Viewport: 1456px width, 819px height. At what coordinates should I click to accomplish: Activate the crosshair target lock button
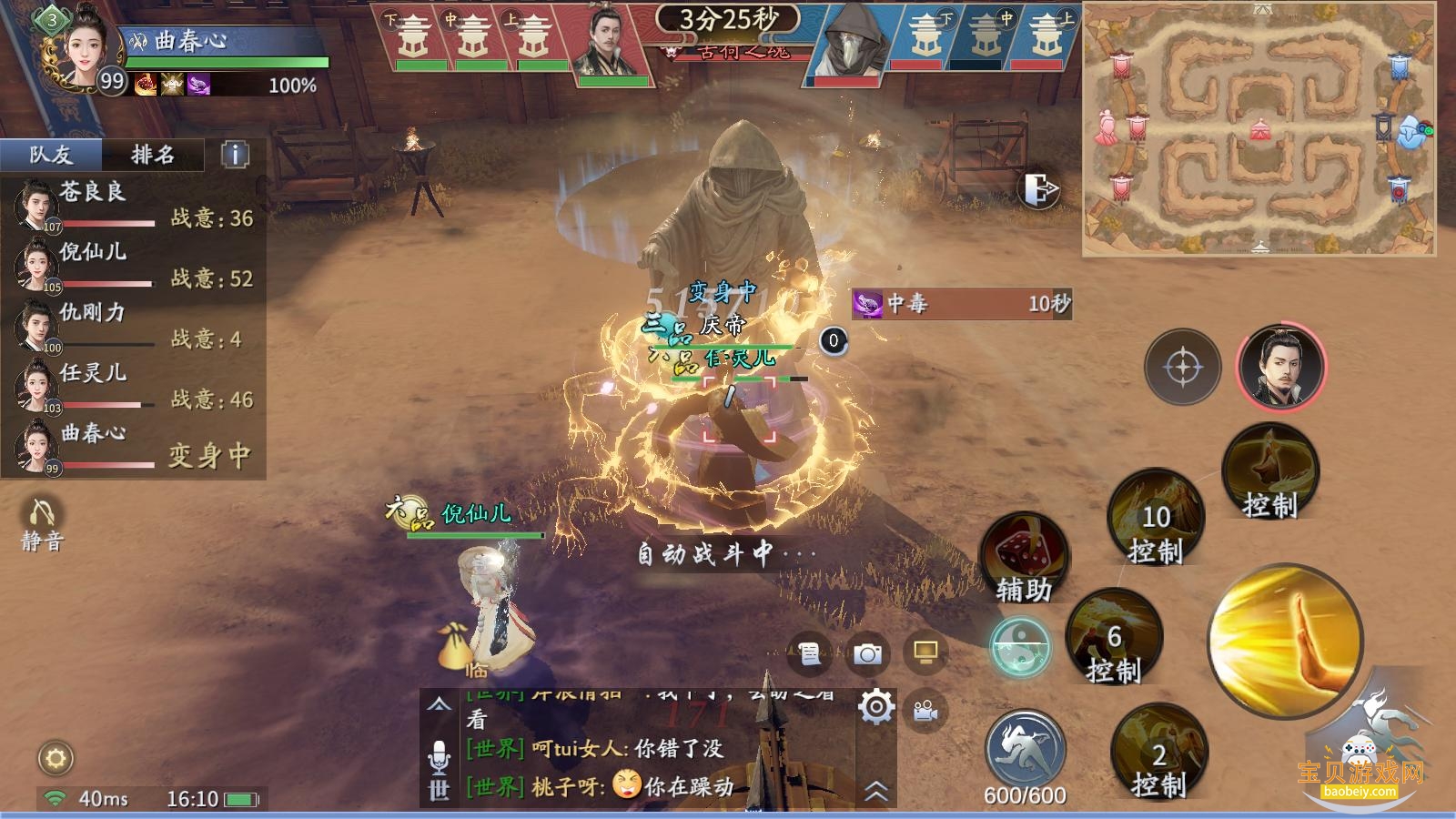point(1182,367)
